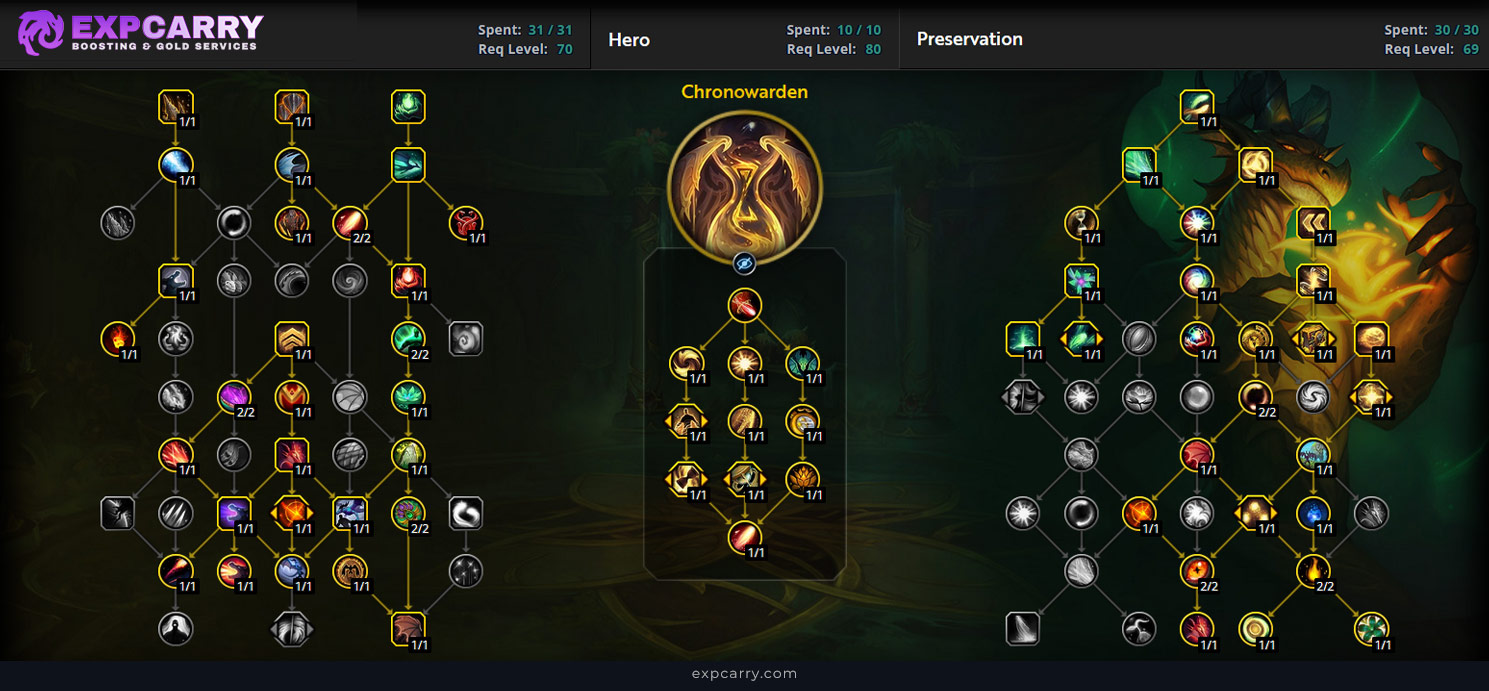Click the purple crystal talent with 2/2 points
Viewport: 1489px width, 691px height.
(x=234, y=397)
